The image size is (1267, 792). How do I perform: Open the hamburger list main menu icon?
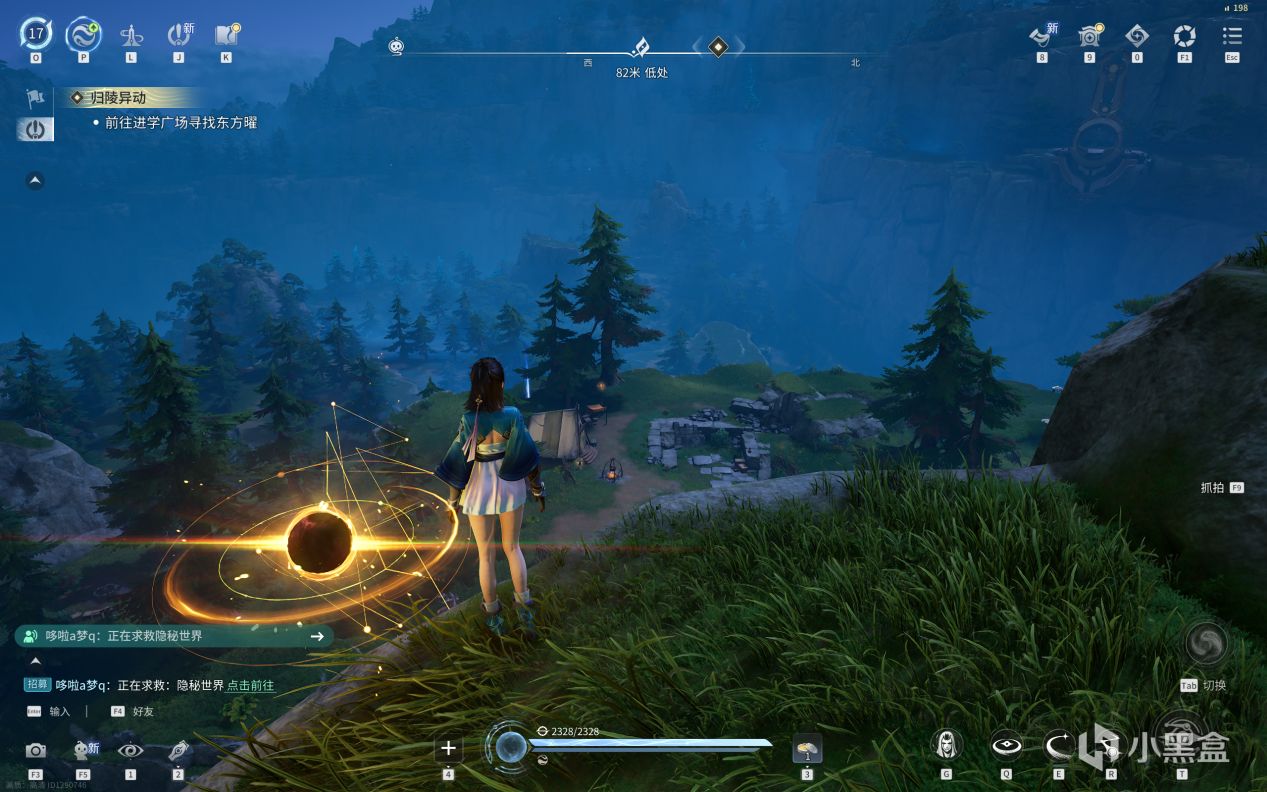[1232, 36]
